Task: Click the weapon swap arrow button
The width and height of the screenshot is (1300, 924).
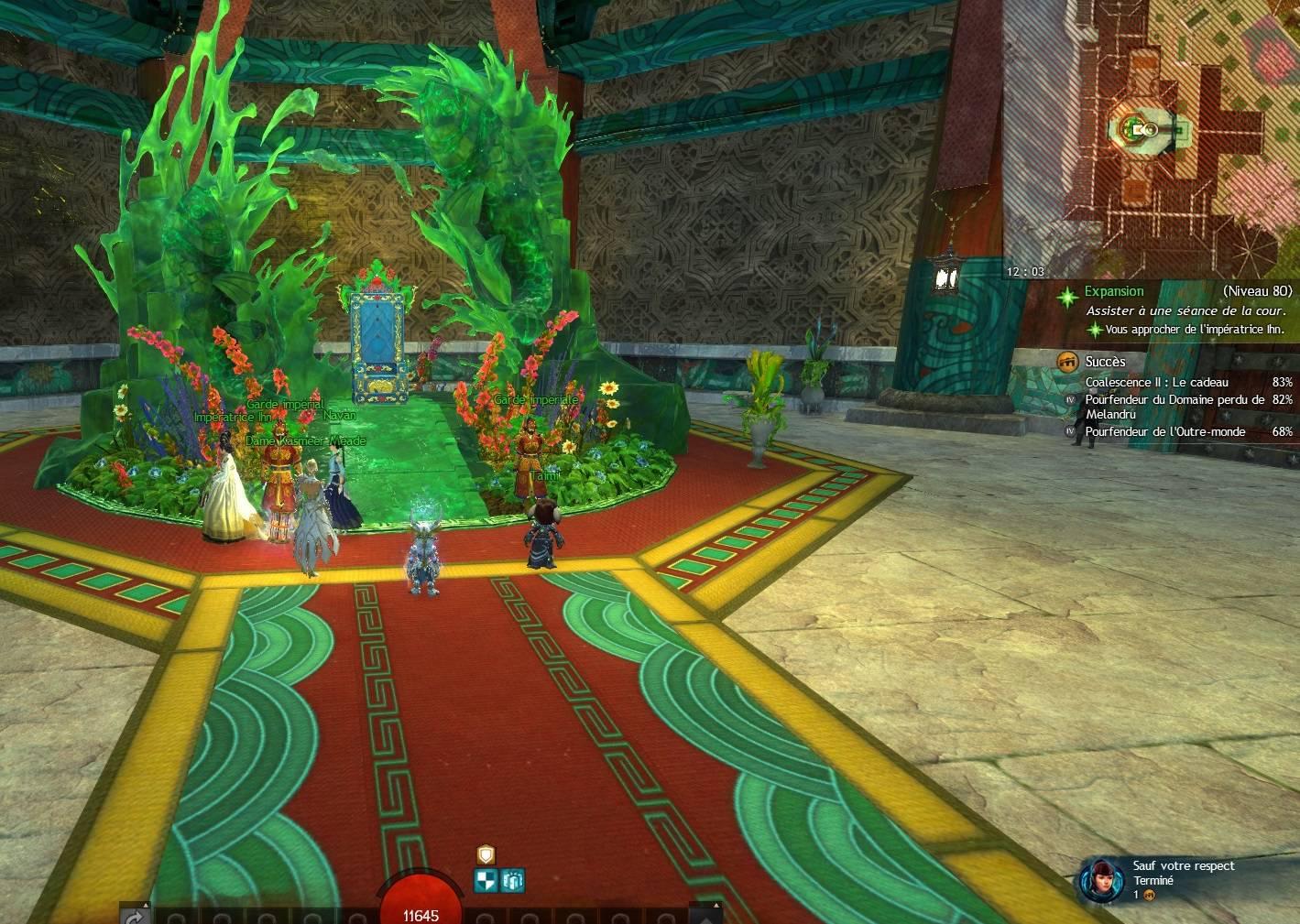Action: tap(134, 916)
